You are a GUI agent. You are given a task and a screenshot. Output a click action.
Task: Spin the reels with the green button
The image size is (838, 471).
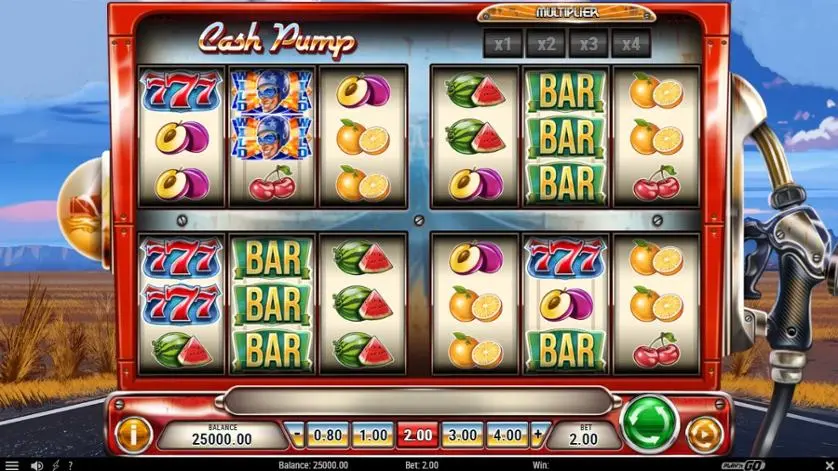coord(650,425)
